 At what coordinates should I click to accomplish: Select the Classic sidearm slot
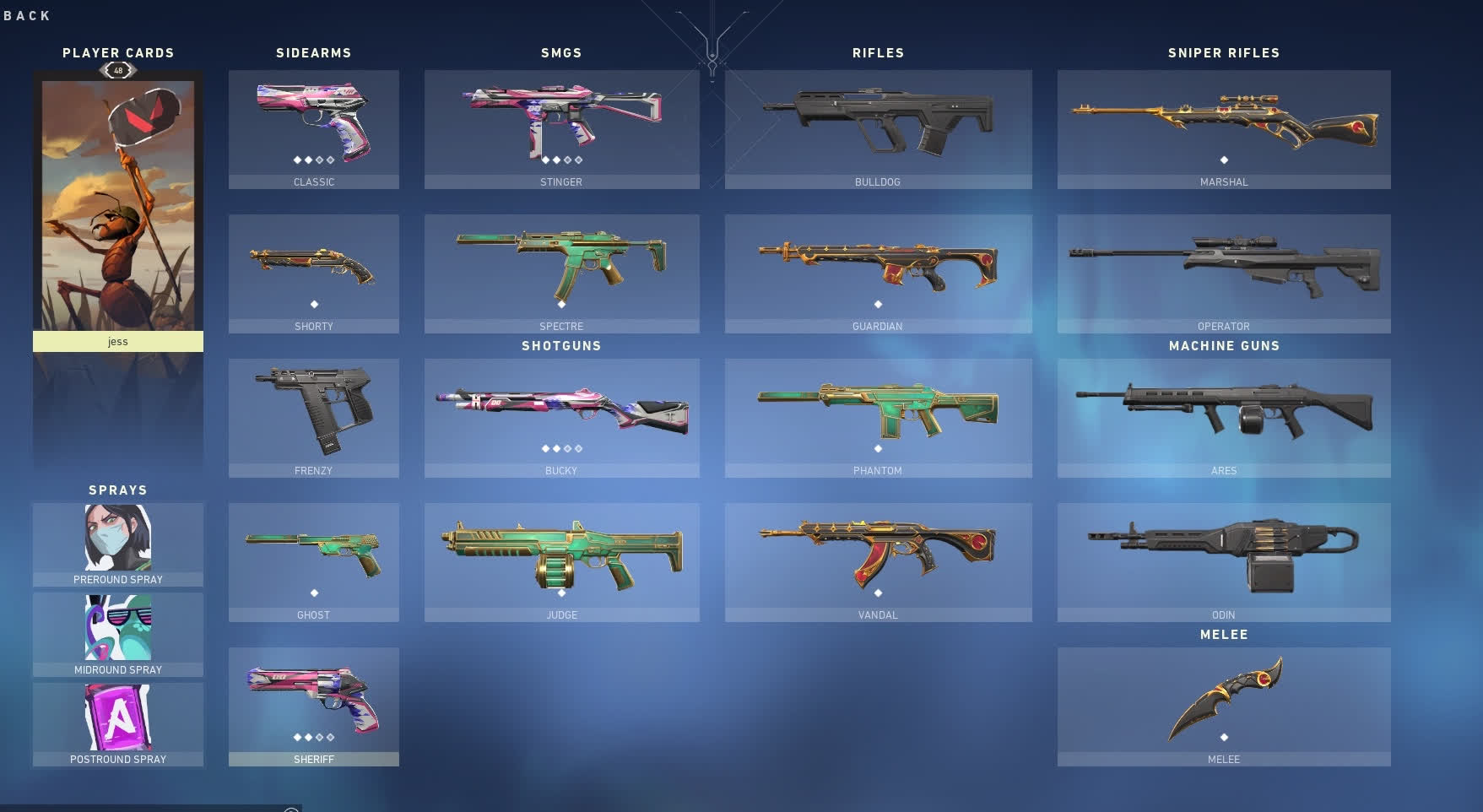pyautogui.click(x=314, y=128)
